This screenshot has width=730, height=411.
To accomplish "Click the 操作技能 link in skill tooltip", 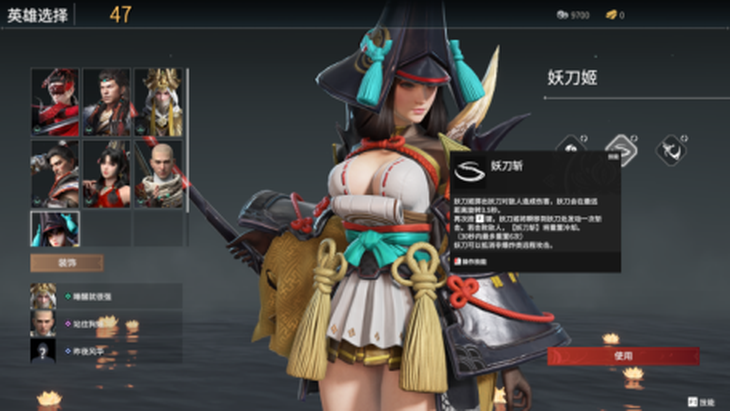I will pyautogui.click(x=476, y=260).
